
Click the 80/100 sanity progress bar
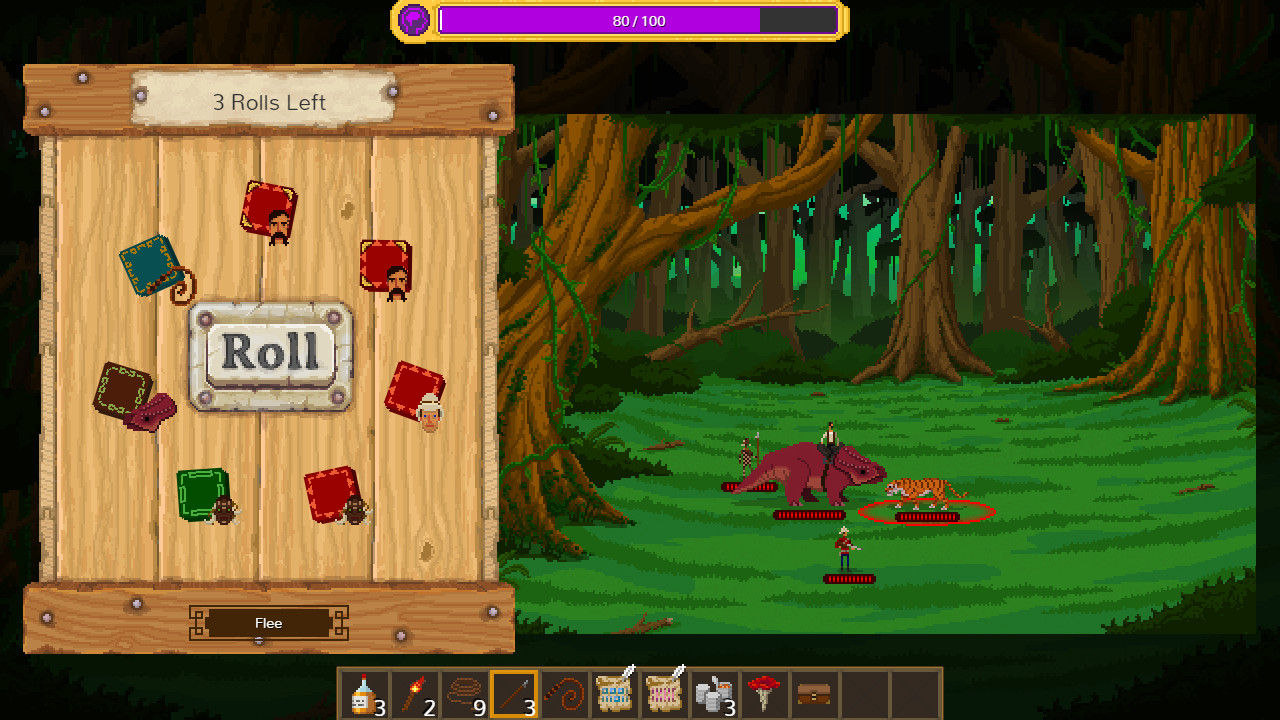pos(639,19)
